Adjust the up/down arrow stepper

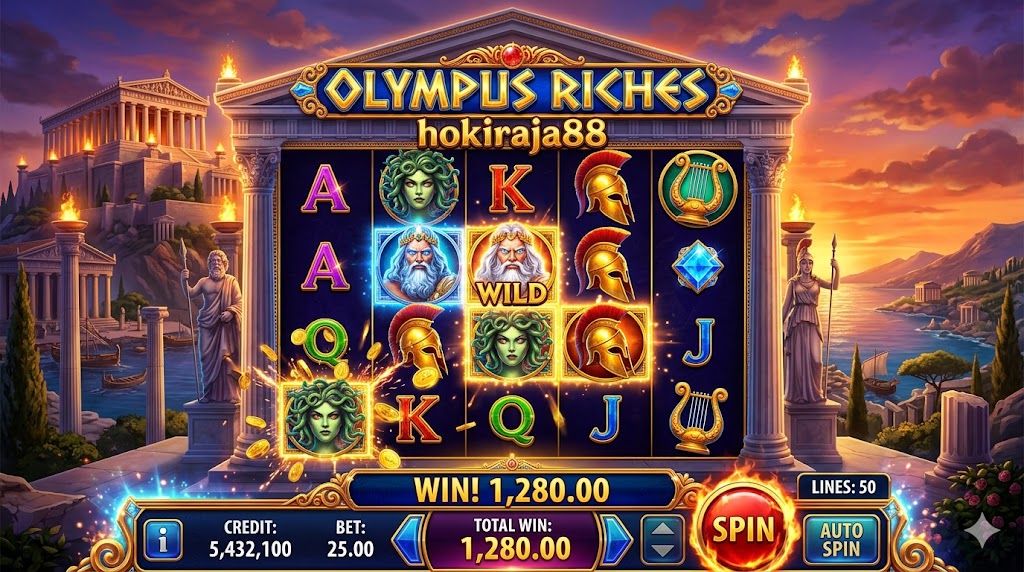coord(662,539)
